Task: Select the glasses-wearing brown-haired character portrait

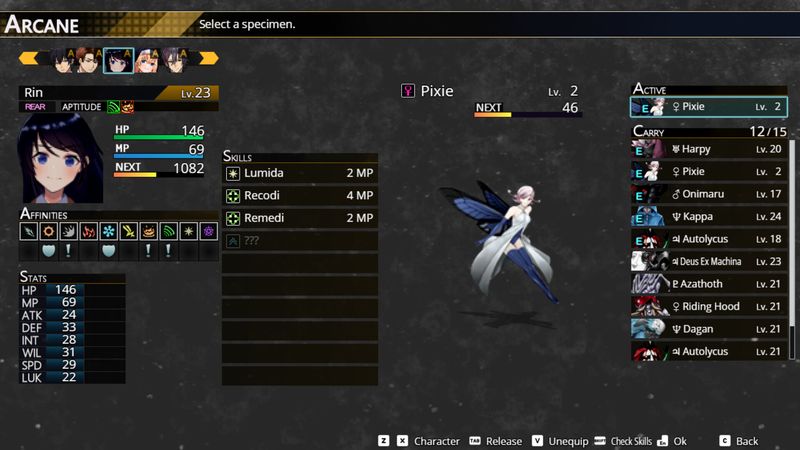Action: 89,60
